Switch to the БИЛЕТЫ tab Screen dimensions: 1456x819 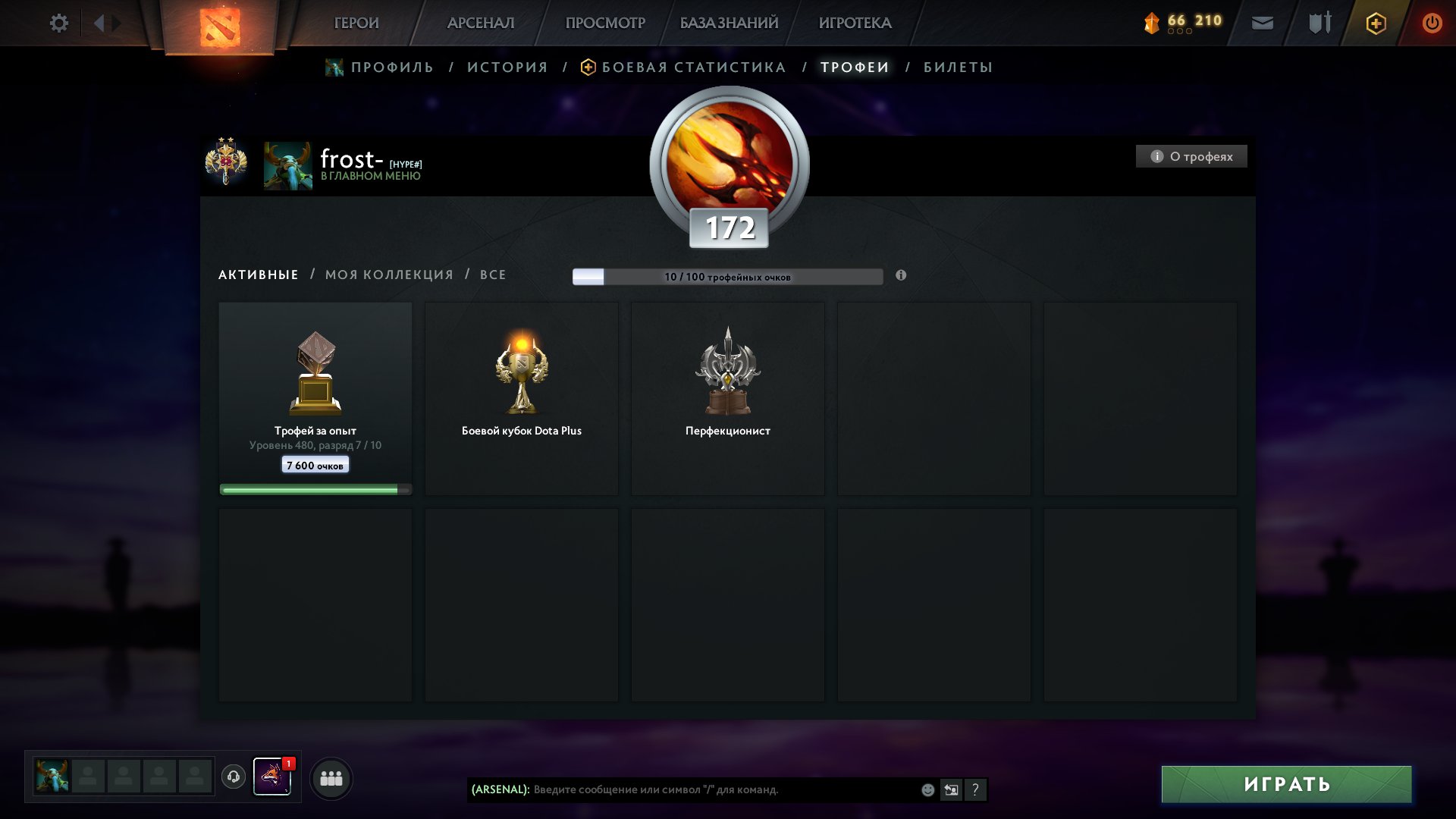958,67
